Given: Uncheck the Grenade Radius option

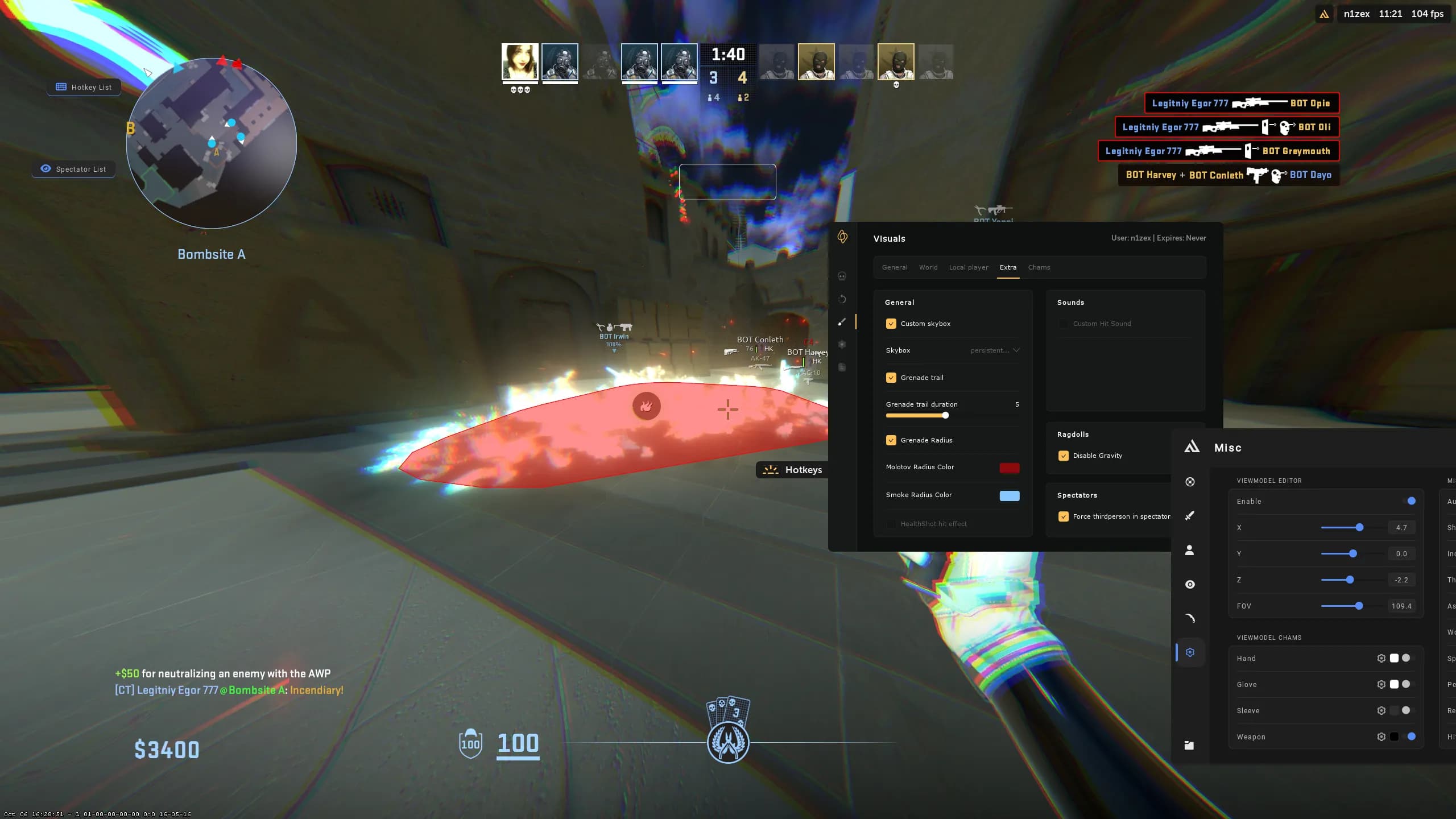Looking at the screenshot, I should 891,440.
